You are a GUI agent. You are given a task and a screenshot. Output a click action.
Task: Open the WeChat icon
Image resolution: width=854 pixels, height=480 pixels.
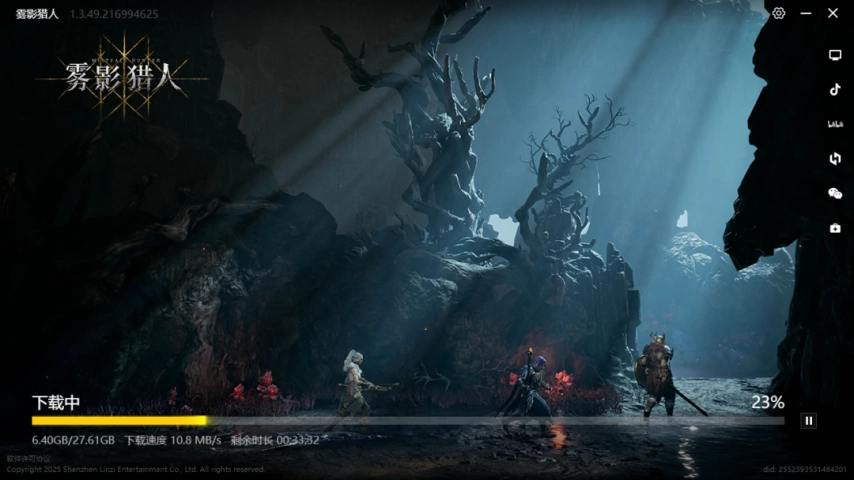pos(835,193)
